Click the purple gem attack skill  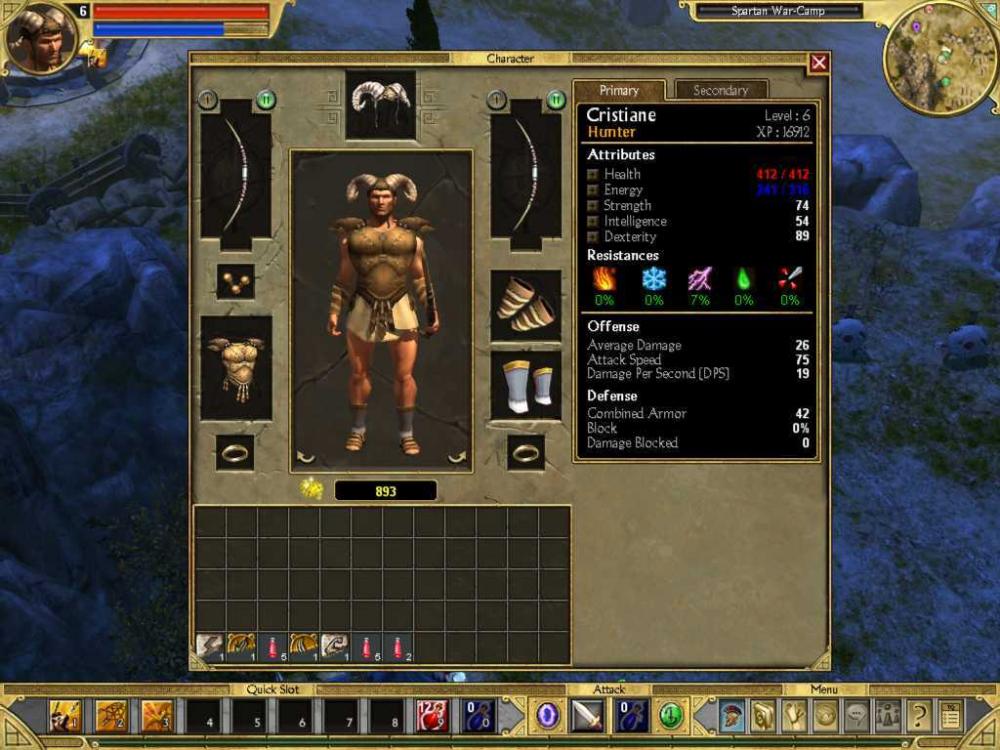[x=547, y=716]
